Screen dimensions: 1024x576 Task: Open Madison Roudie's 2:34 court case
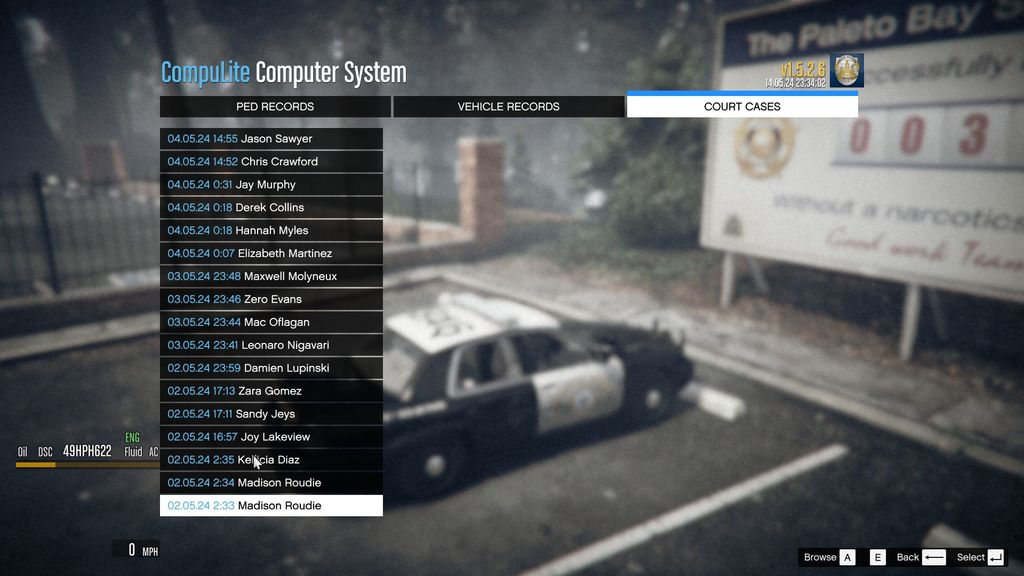(271, 484)
